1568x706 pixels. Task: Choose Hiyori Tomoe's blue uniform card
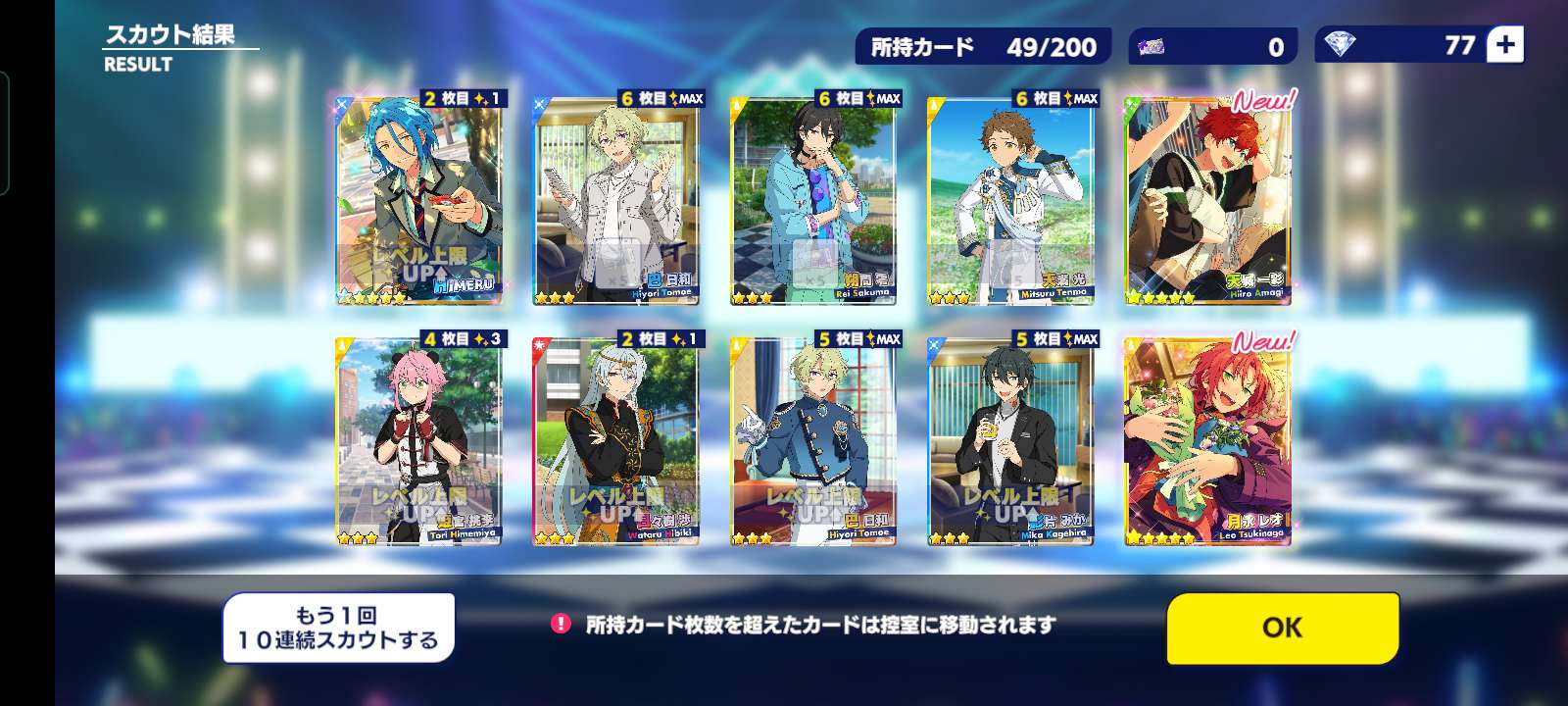pyautogui.click(x=814, y=441)
